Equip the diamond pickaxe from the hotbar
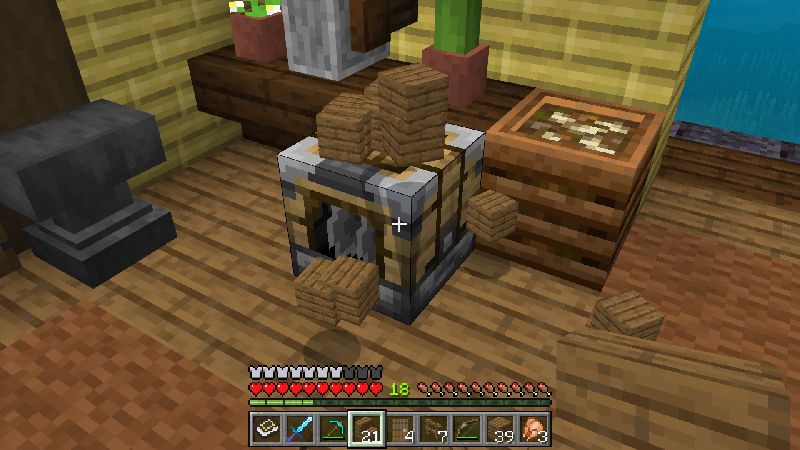800x450 pixels. click(332, 429)
